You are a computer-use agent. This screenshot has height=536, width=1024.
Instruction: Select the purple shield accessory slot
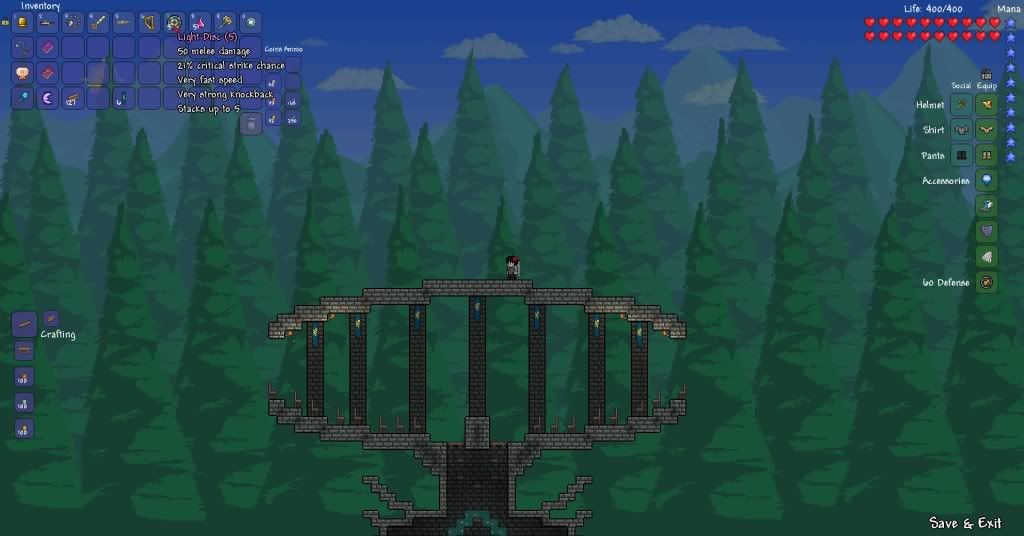pyautogui.click(x=987, y=232)
